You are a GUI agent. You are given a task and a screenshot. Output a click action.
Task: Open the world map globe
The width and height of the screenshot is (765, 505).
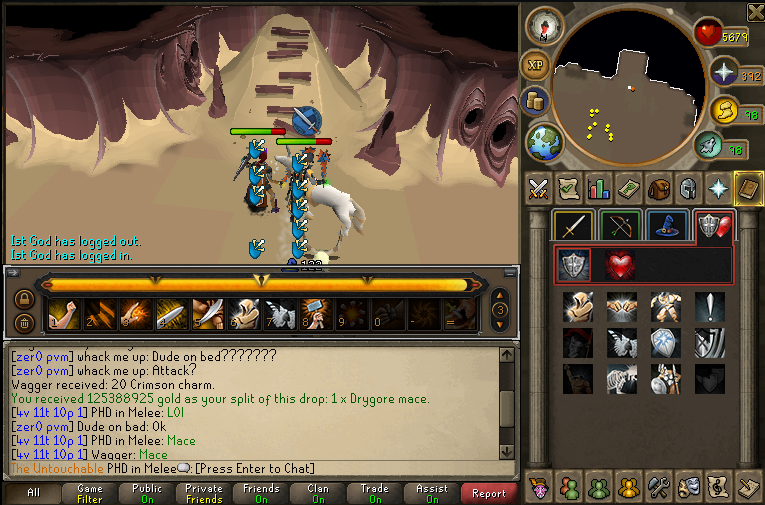coord(545,141)
